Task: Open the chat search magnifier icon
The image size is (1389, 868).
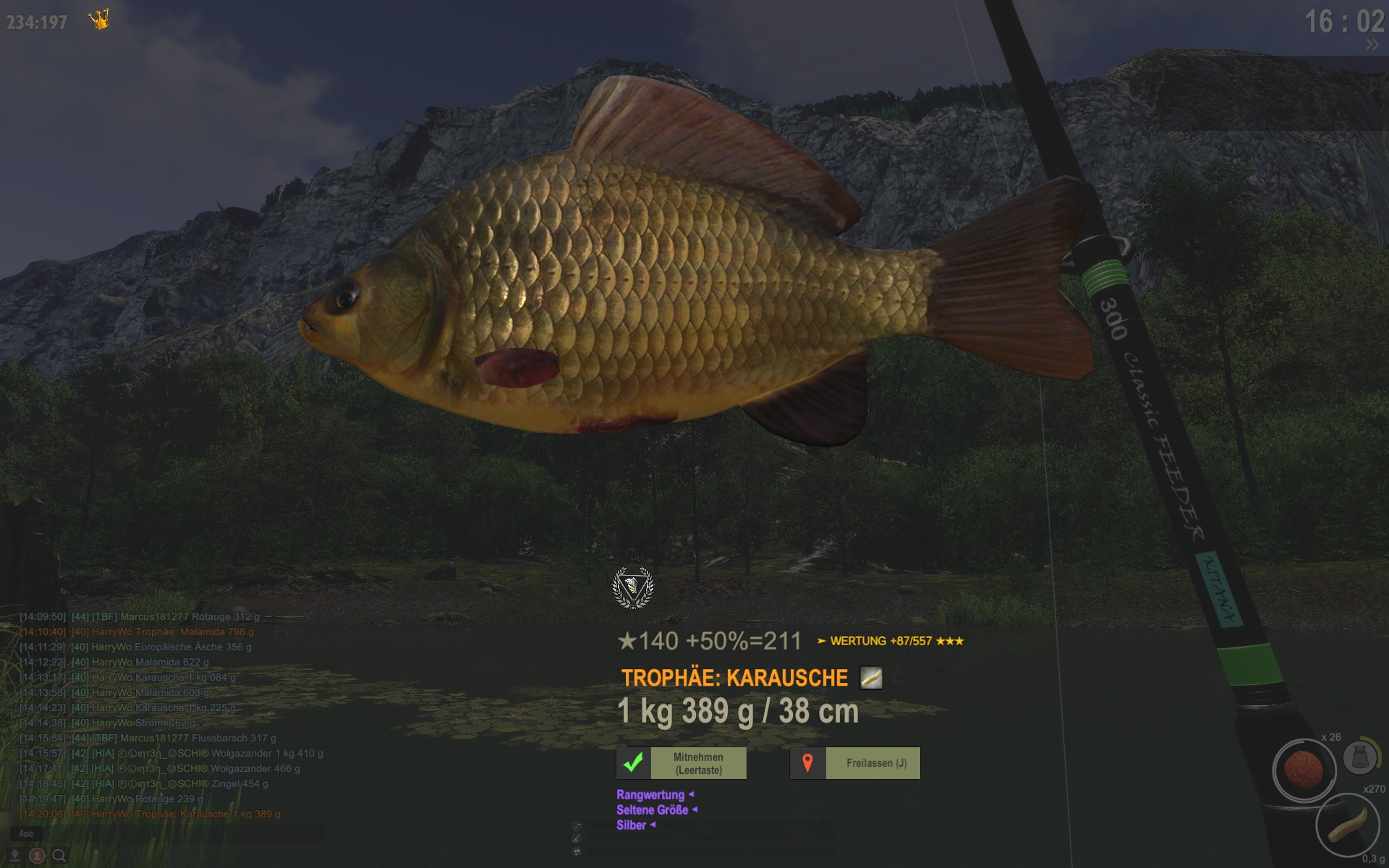Action: point(59,856)
